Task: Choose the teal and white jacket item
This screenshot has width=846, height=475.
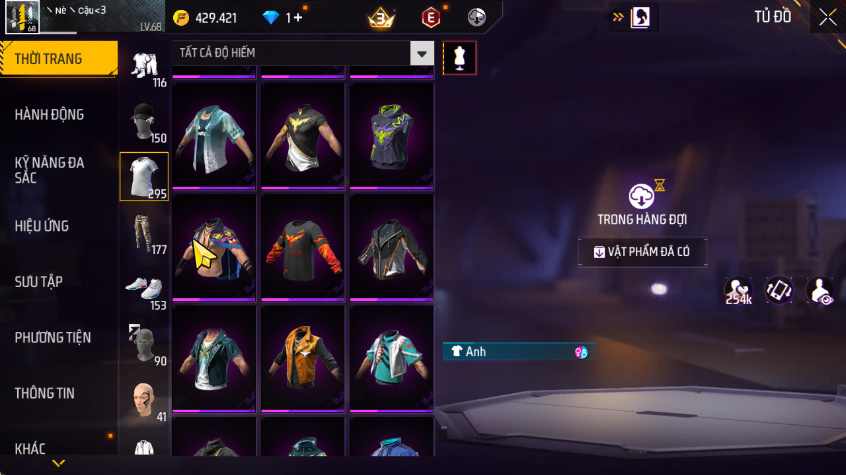Action: (x=390, y=355)
